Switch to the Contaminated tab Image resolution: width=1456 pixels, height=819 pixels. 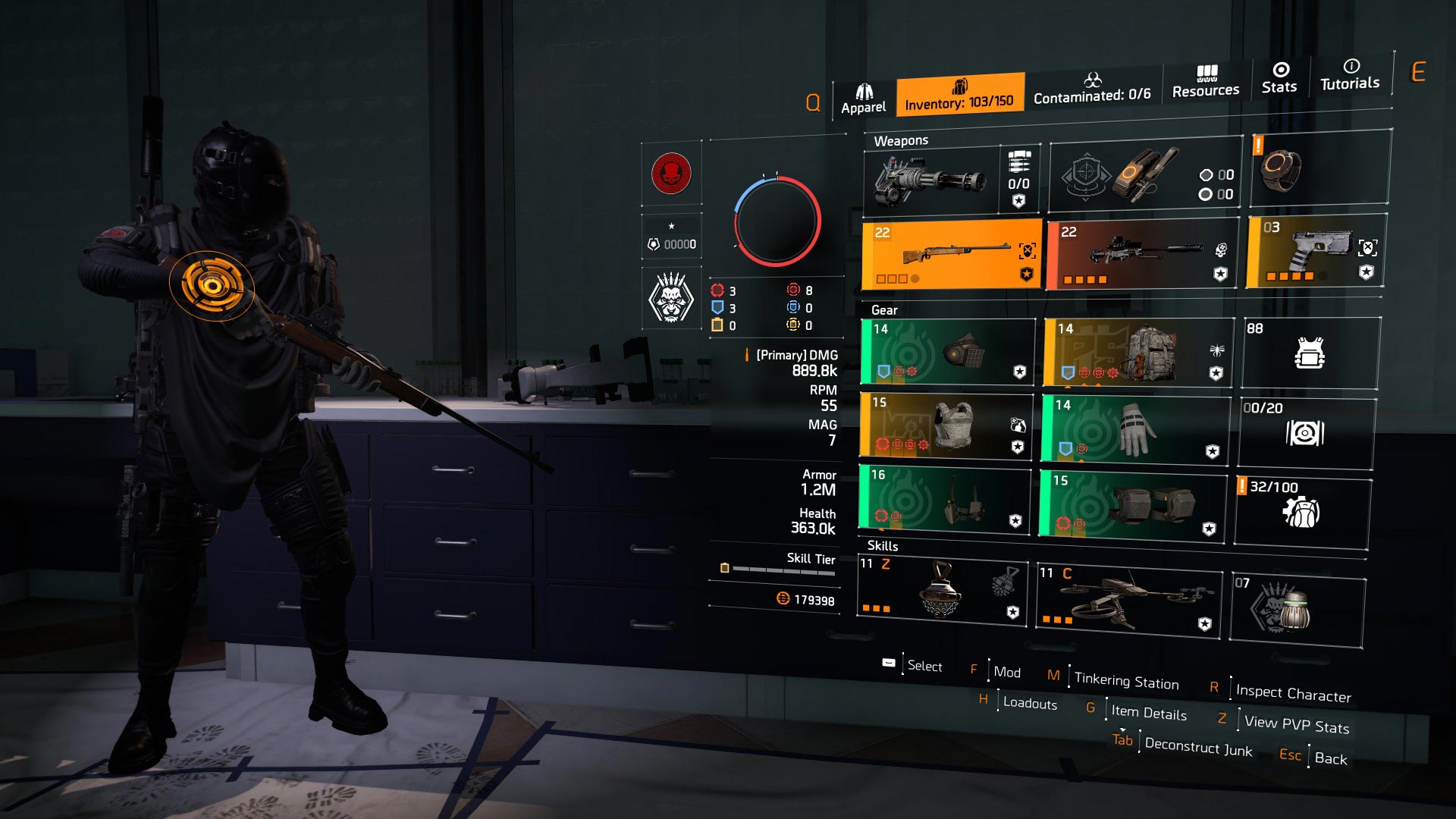tap(1092, 89)
